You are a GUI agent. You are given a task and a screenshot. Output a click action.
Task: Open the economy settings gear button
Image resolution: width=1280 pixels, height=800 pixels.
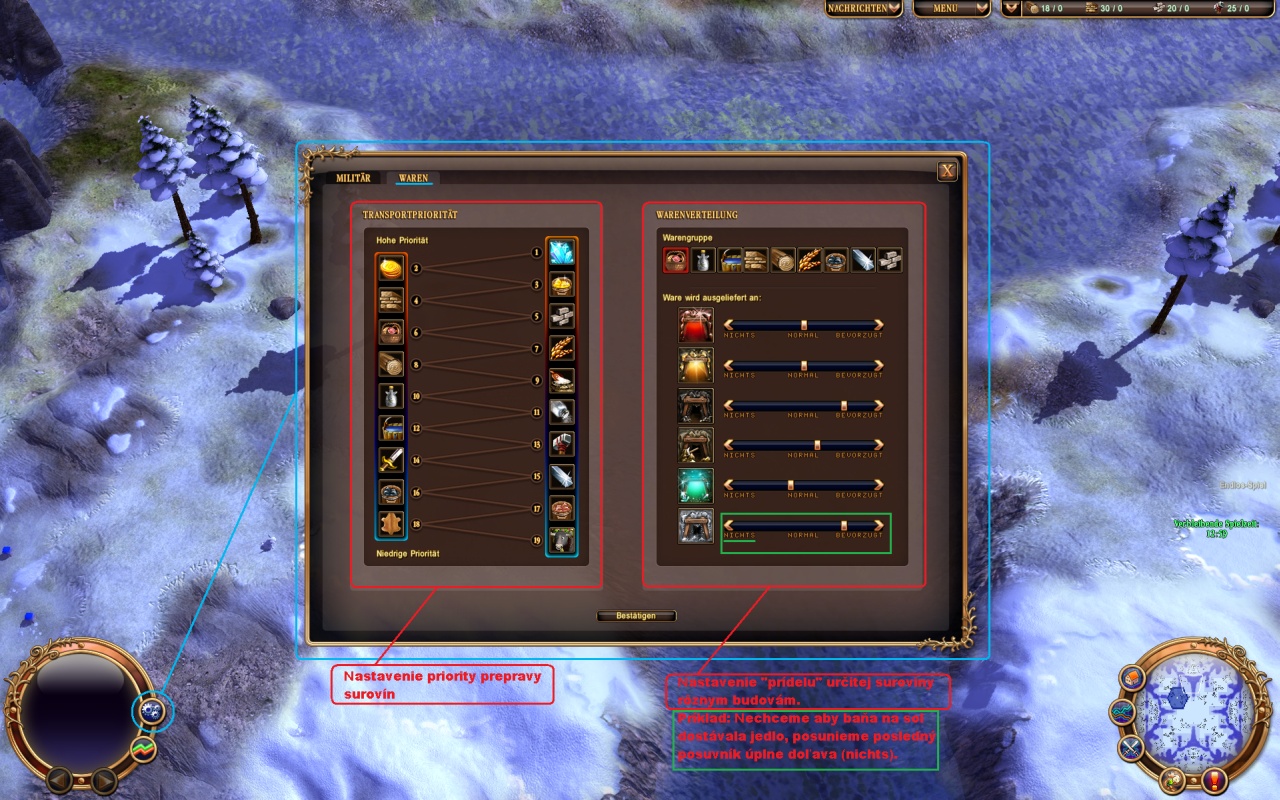(x=152, y=711)
